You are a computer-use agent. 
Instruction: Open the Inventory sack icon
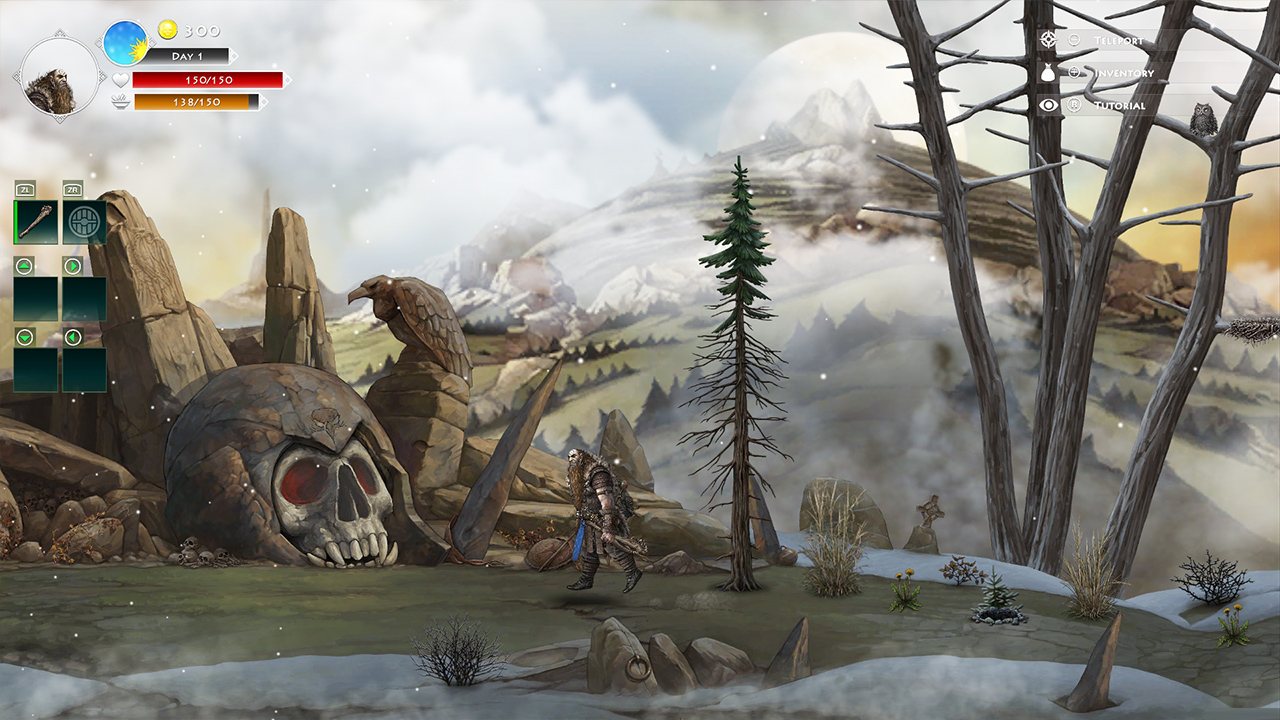pos(1047,72)
